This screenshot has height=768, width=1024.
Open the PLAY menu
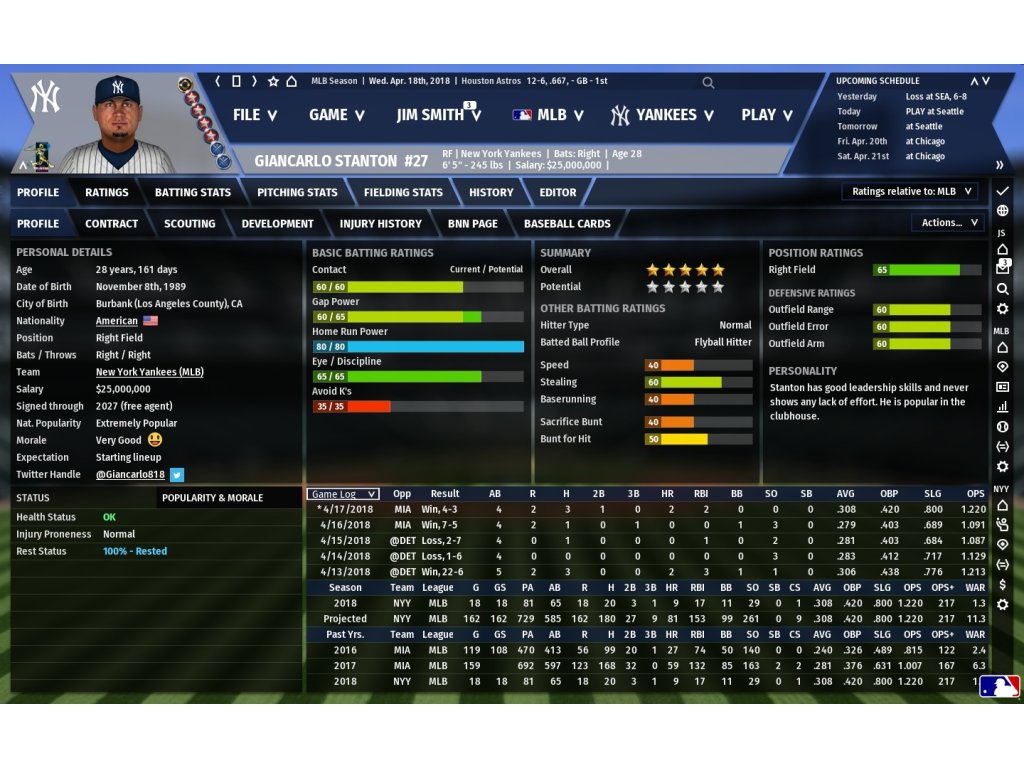tap(766, 115)
